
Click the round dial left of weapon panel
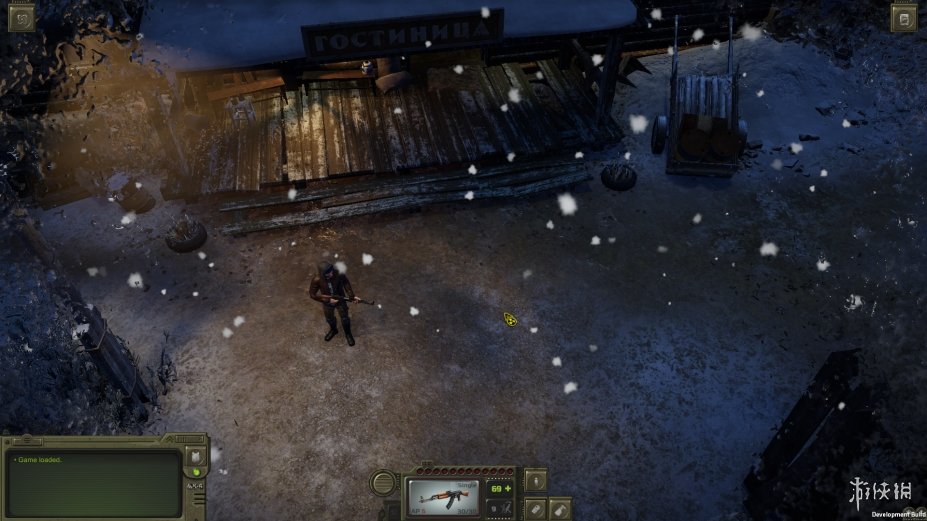(384, 485)
